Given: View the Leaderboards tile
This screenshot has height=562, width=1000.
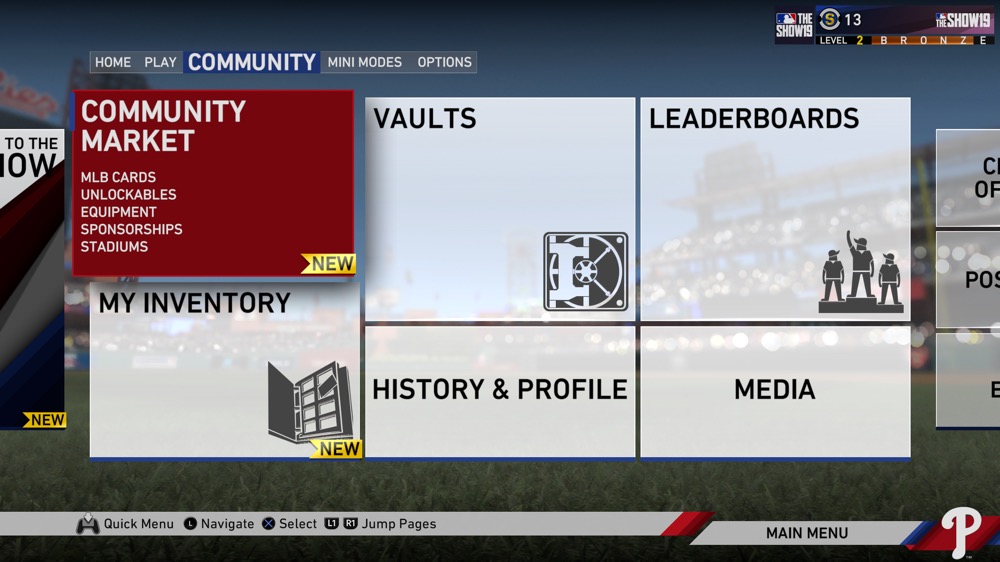Looking at the screenshot, I should pos(775,208).
